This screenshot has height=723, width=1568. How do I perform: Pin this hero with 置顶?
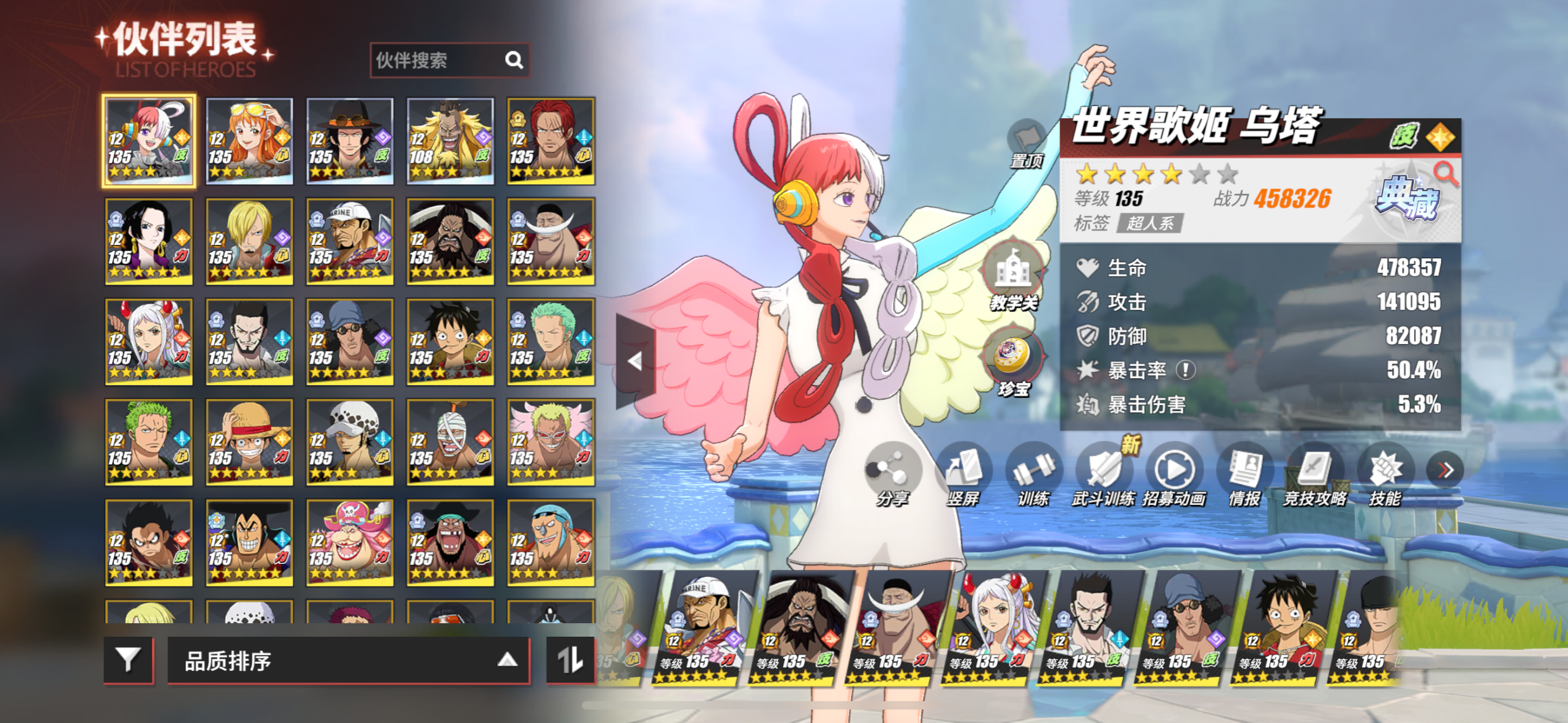tap(1027, 144)
